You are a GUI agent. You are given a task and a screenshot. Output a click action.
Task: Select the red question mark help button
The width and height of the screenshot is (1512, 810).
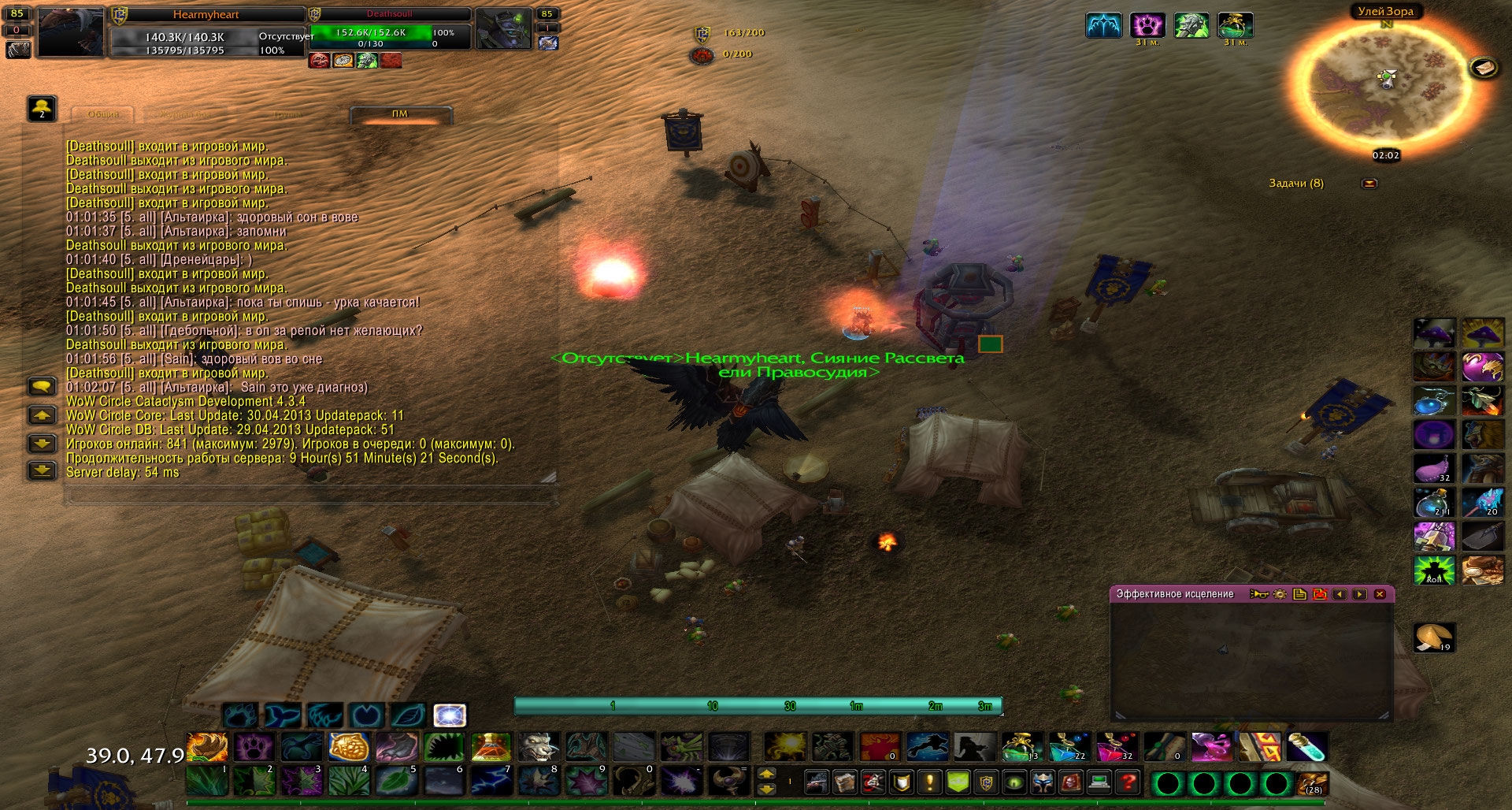point(1128,782)
